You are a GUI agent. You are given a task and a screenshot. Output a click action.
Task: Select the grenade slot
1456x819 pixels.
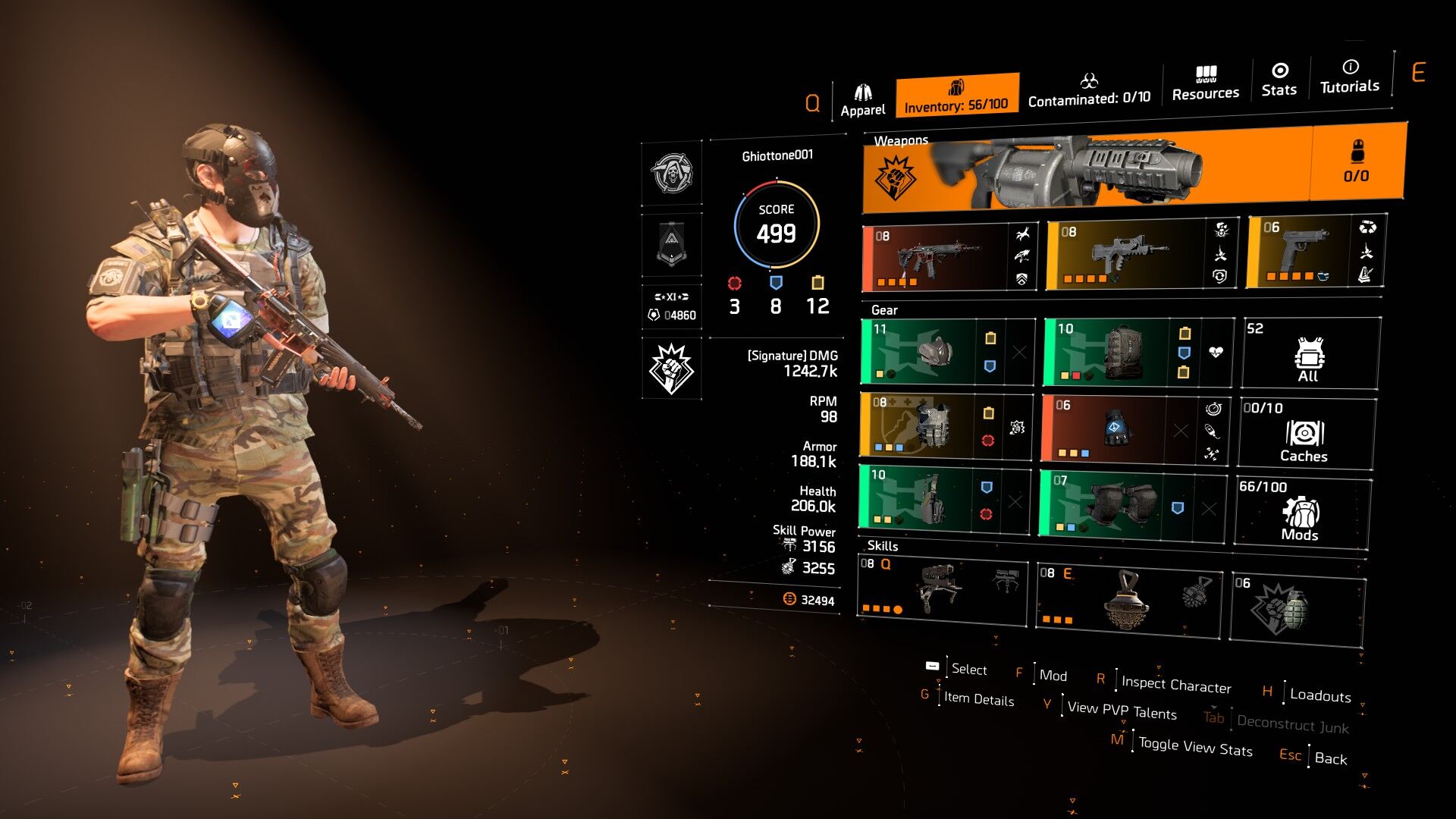pos(1297,609)
